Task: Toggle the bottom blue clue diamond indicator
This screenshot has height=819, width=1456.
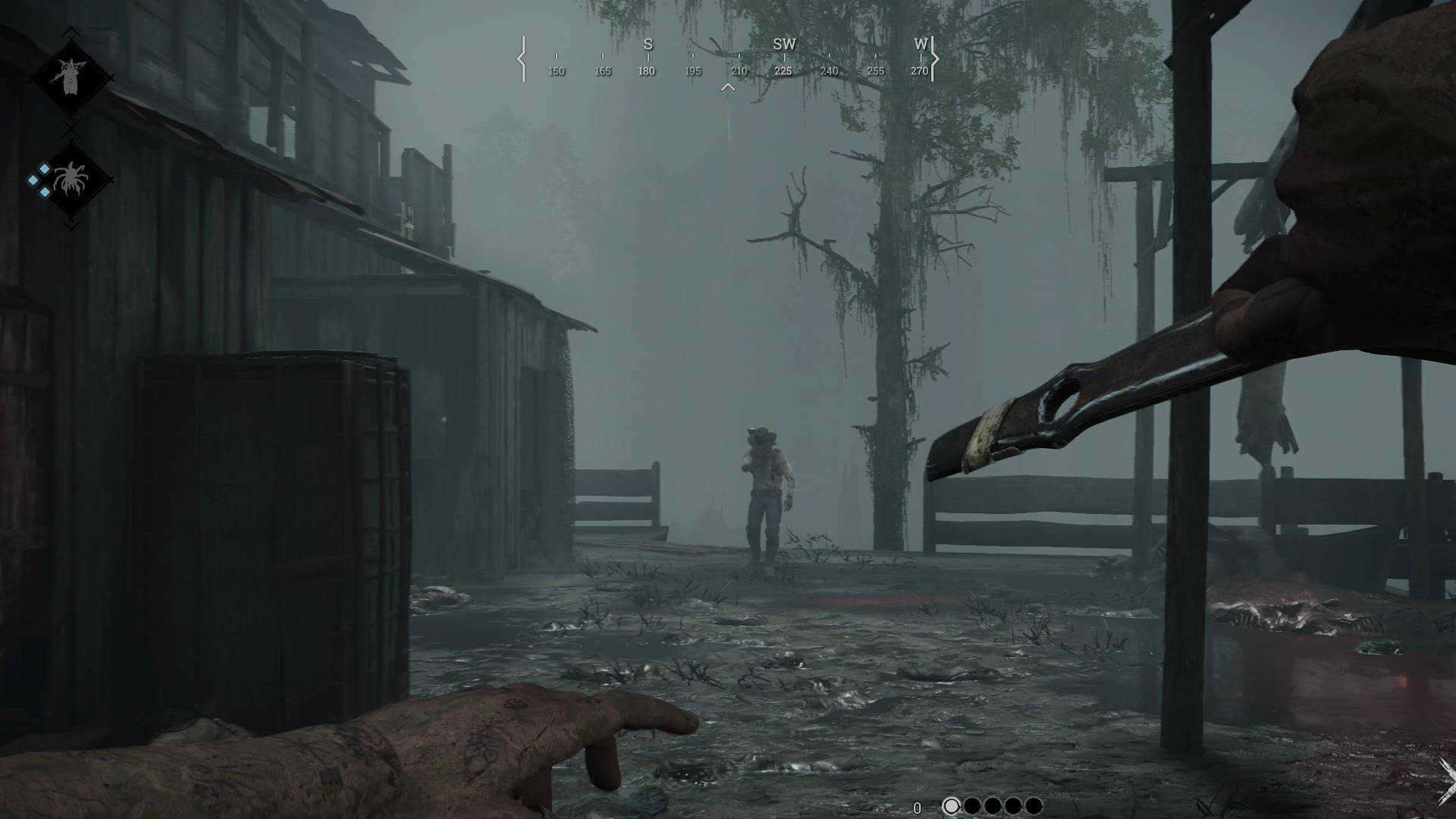Action: [x=44, y=192]
